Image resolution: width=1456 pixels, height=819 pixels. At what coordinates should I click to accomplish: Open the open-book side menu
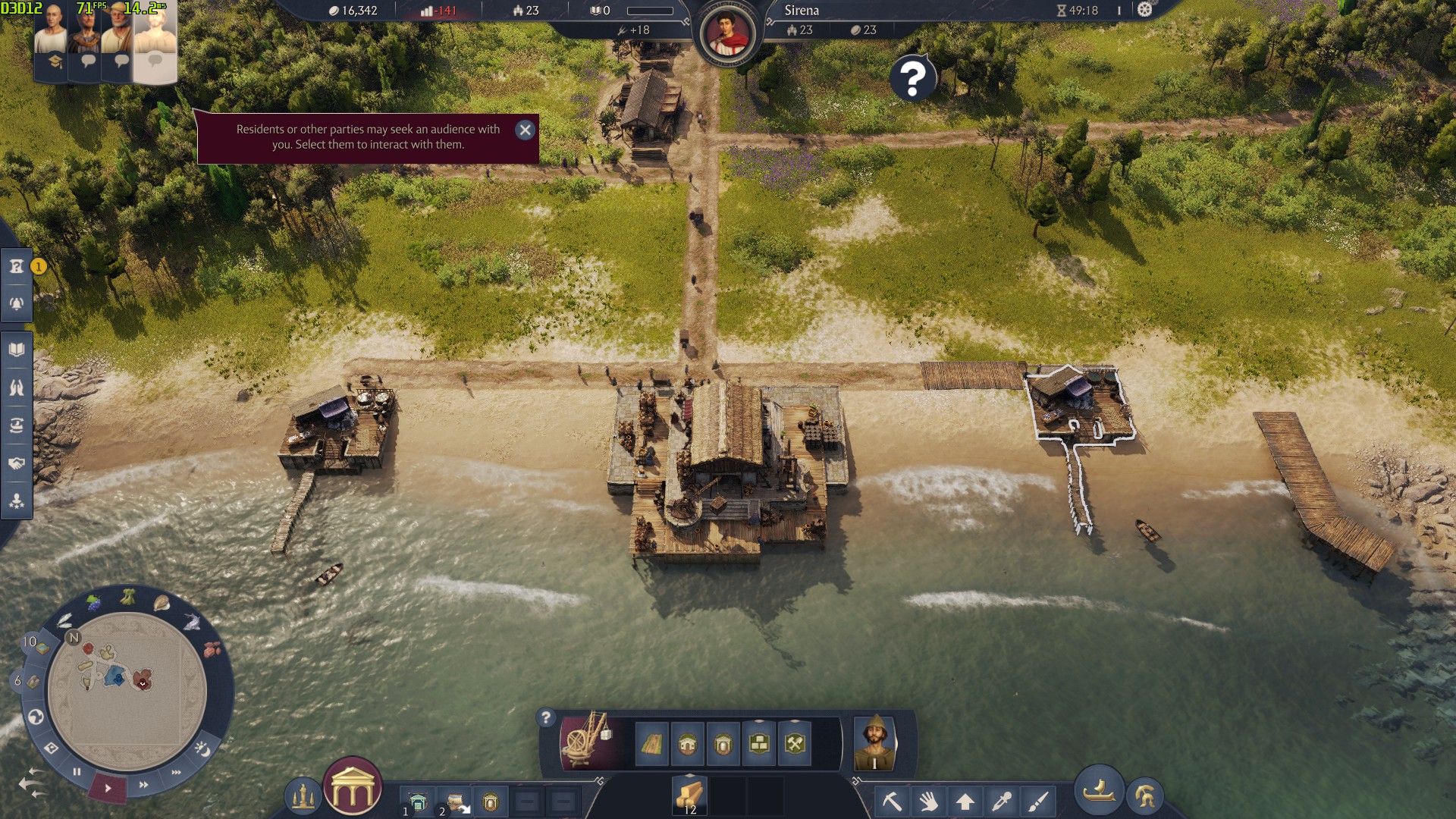click(17, 350)
